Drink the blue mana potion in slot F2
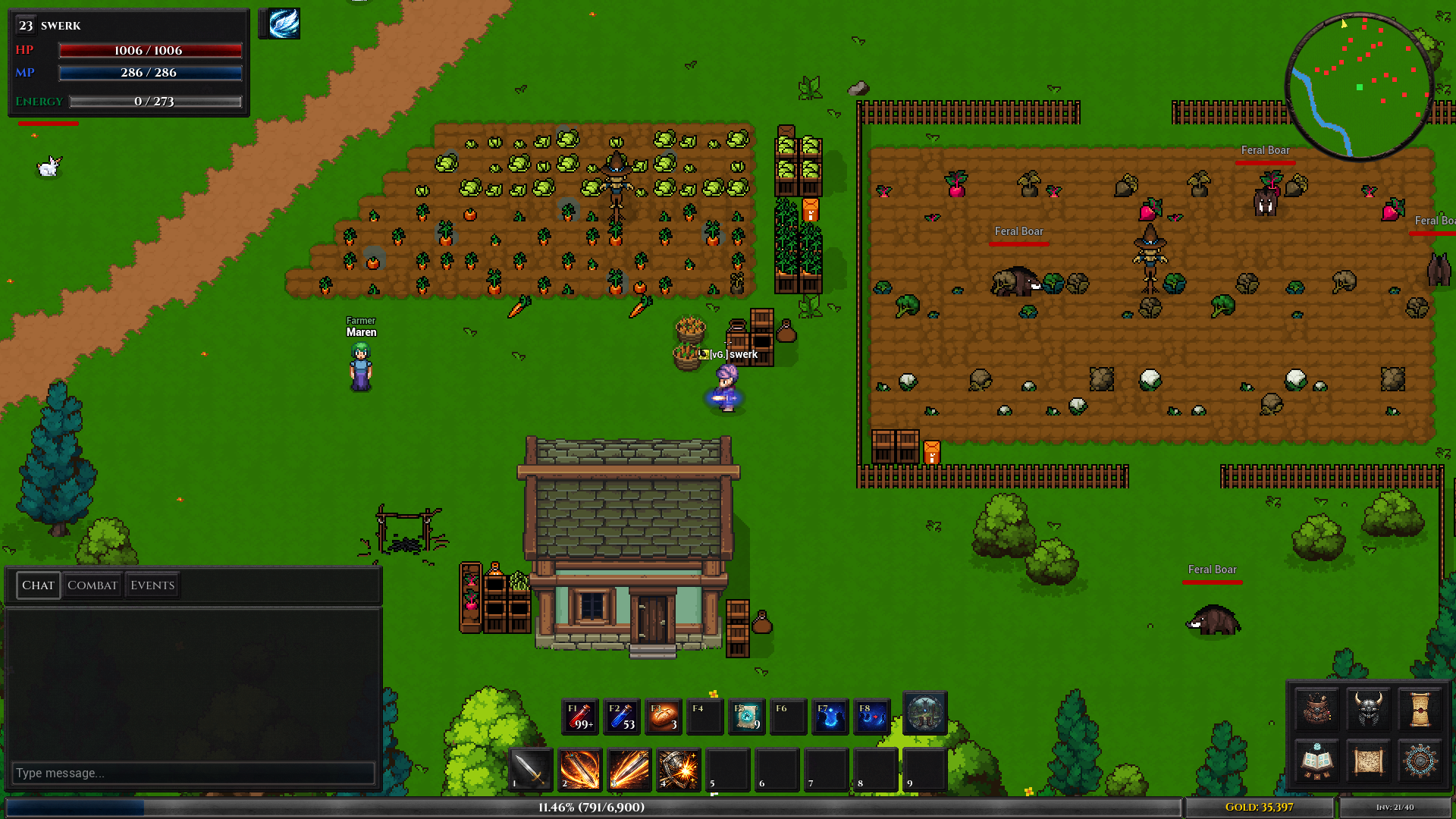Viewport: 1456px width, 819px height. [x=622, y=716]
